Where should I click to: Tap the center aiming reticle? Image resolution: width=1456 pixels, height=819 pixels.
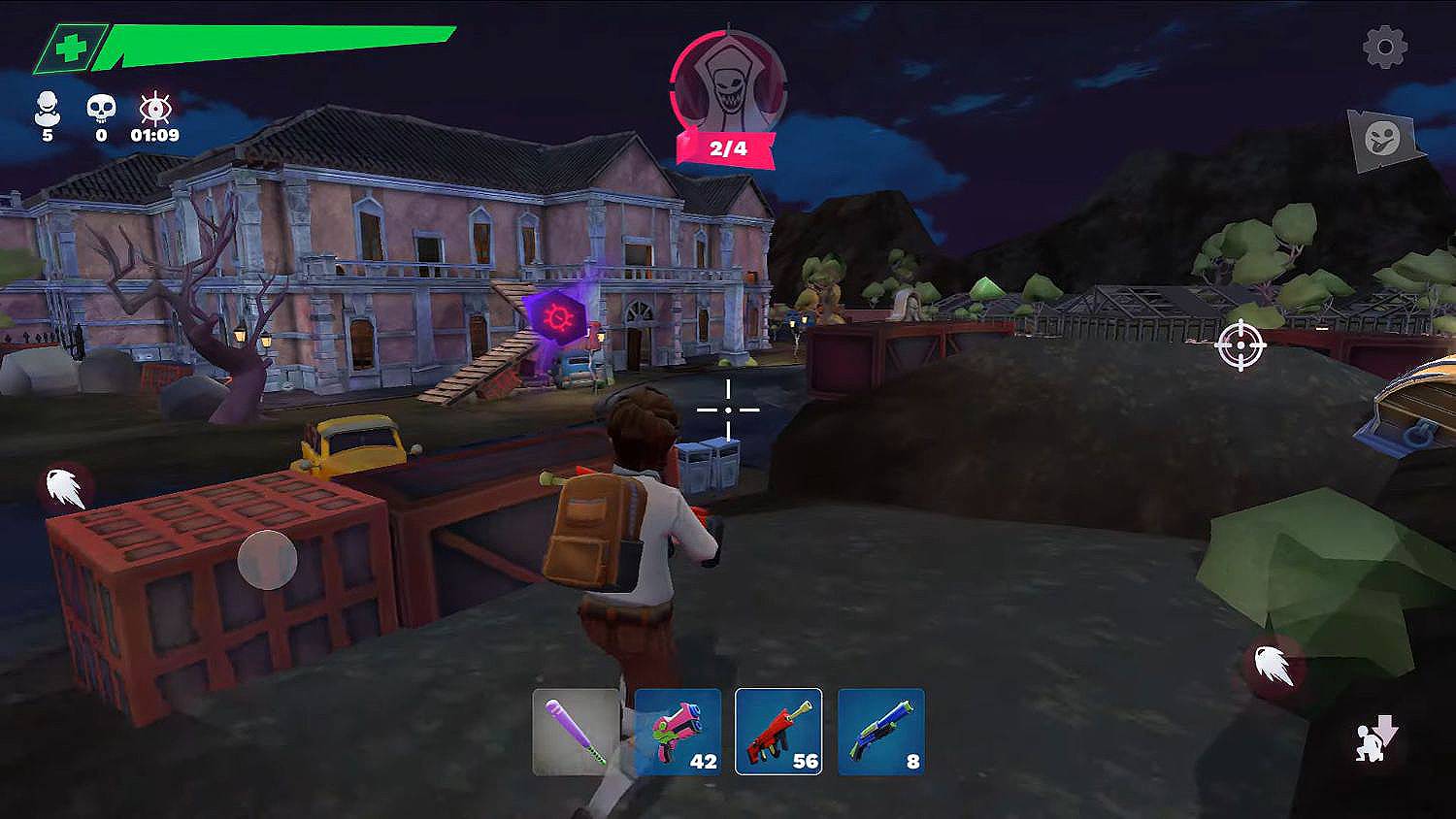tap(728, 409)
